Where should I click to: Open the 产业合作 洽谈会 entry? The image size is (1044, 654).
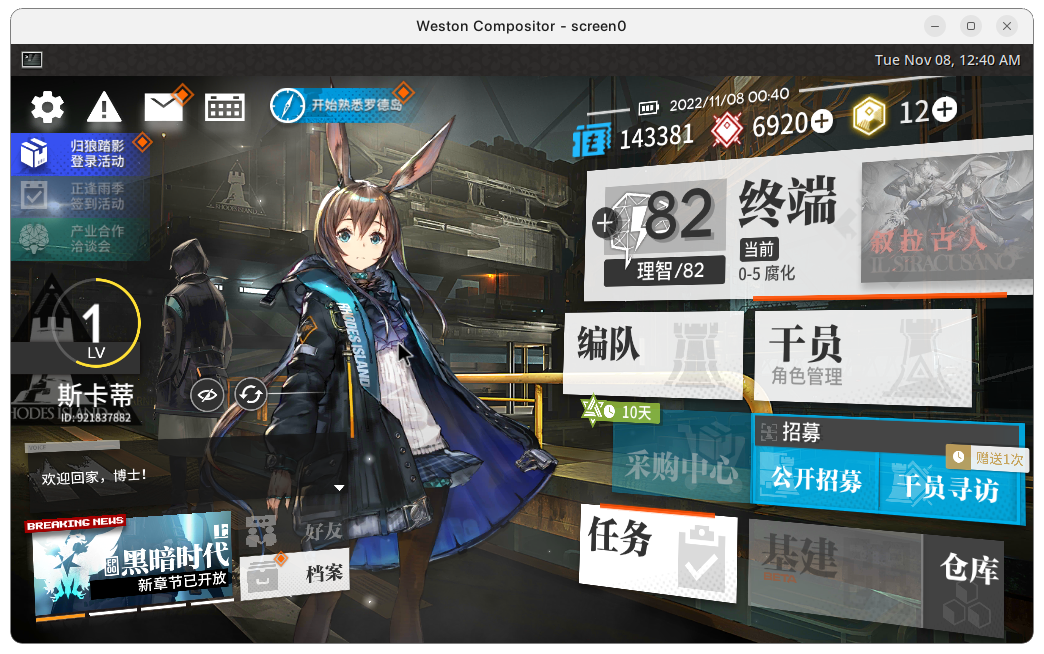click(80, 238)
